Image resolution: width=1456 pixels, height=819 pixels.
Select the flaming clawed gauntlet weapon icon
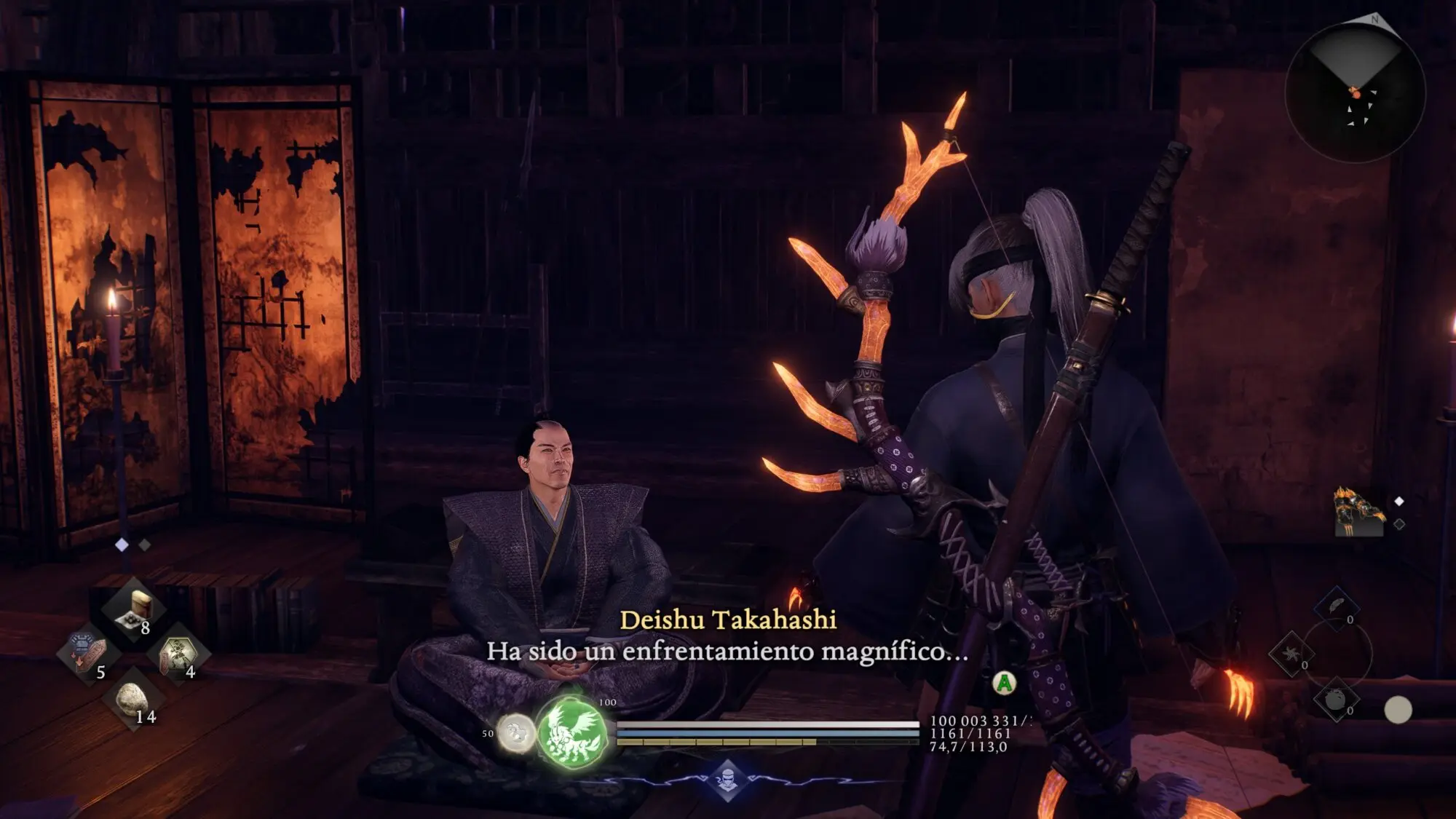click(x=1358, y=513)
